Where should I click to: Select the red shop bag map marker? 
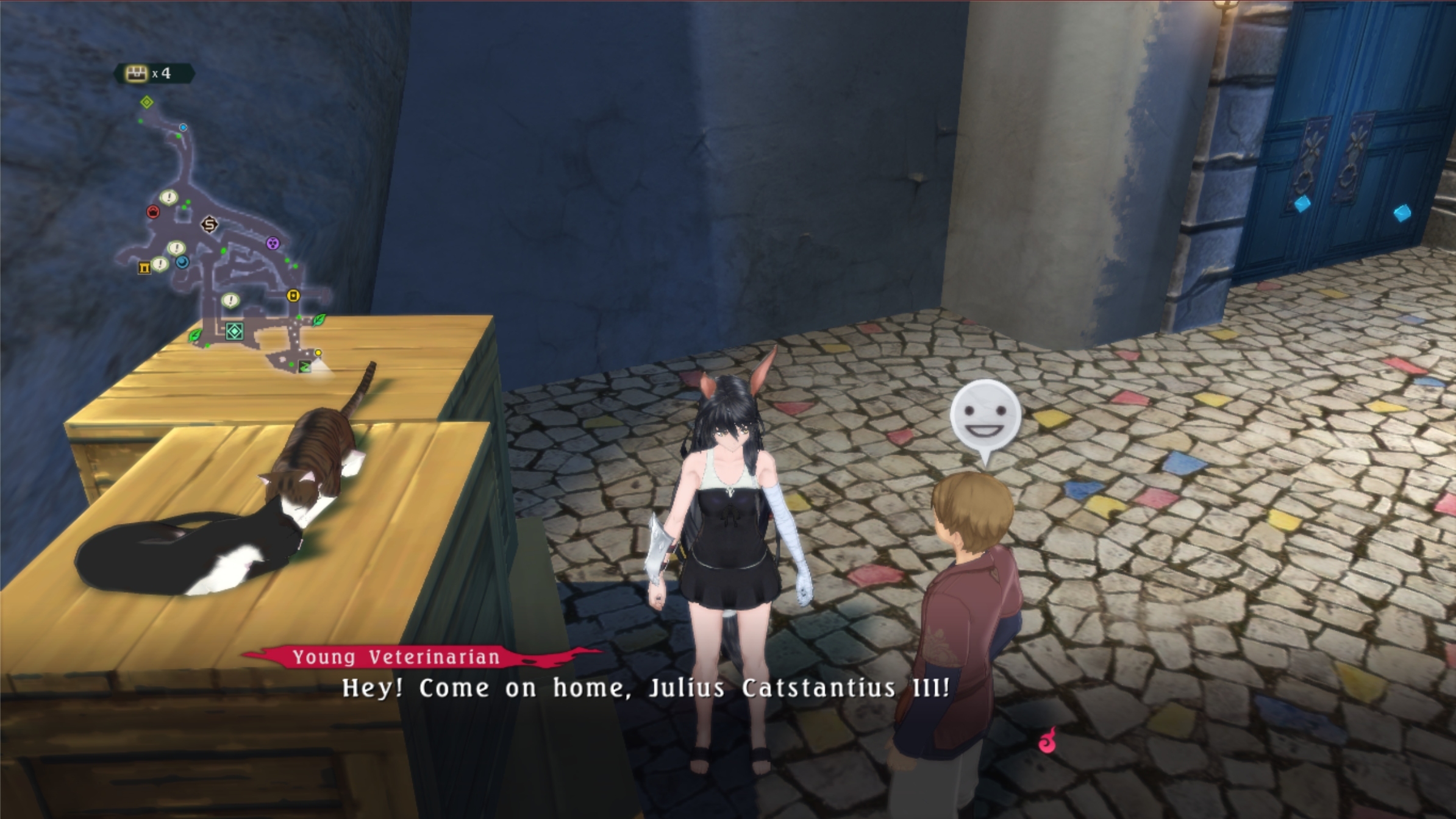[x=153, y=211]
